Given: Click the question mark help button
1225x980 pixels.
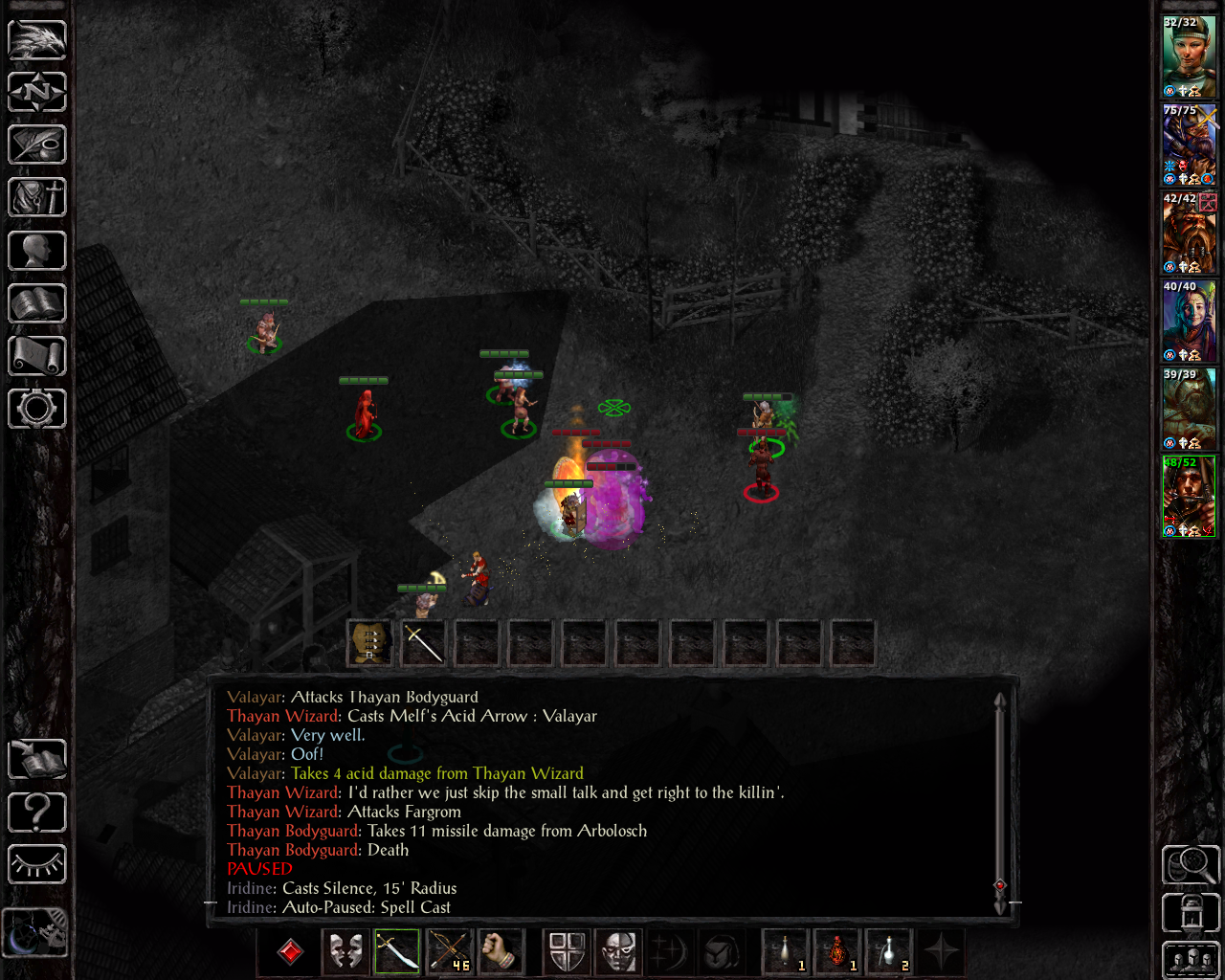Looking at the screenshot, I should [36, 813].
